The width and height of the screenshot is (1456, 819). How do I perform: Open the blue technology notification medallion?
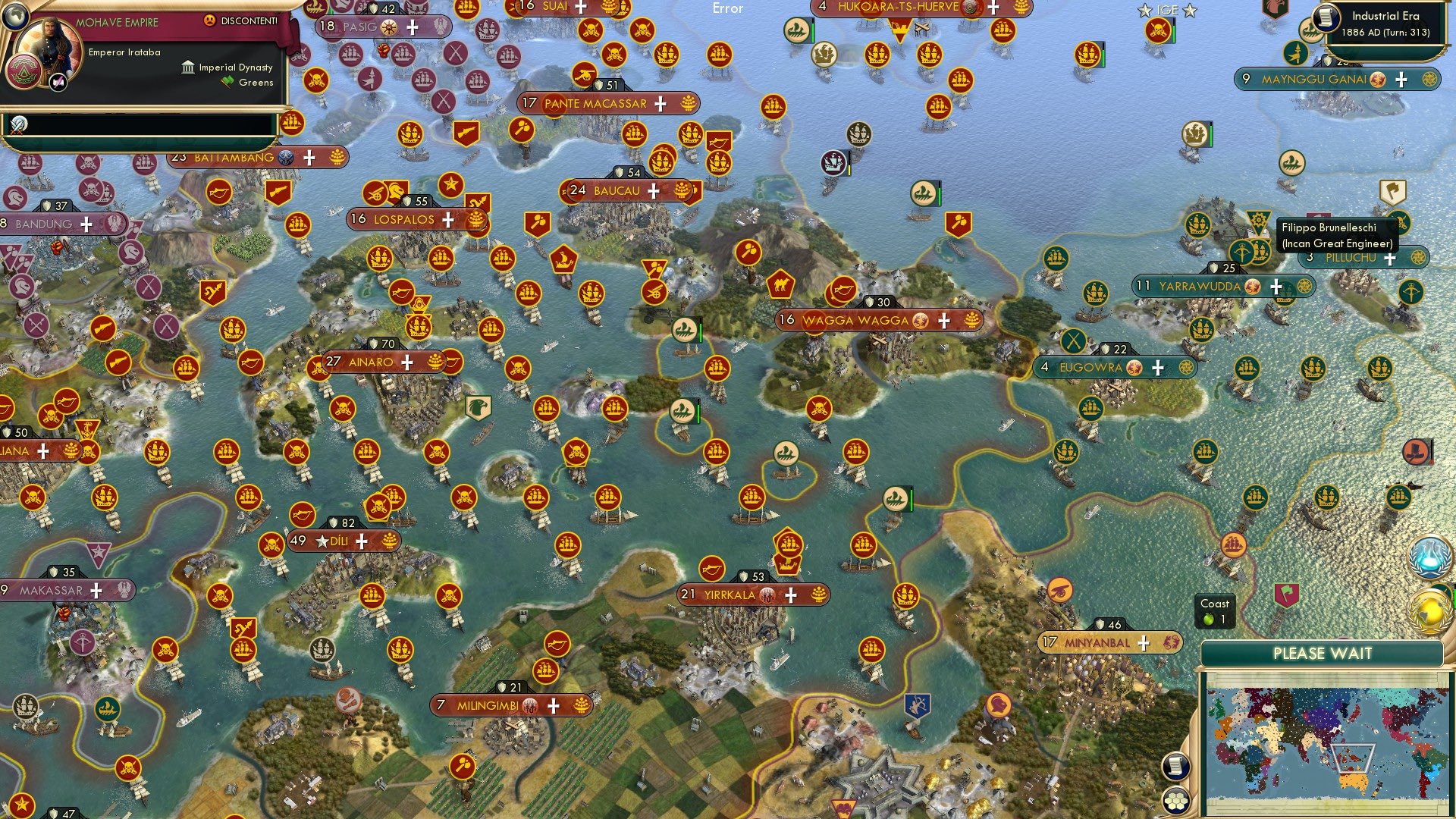click(x=1429, y=558)
